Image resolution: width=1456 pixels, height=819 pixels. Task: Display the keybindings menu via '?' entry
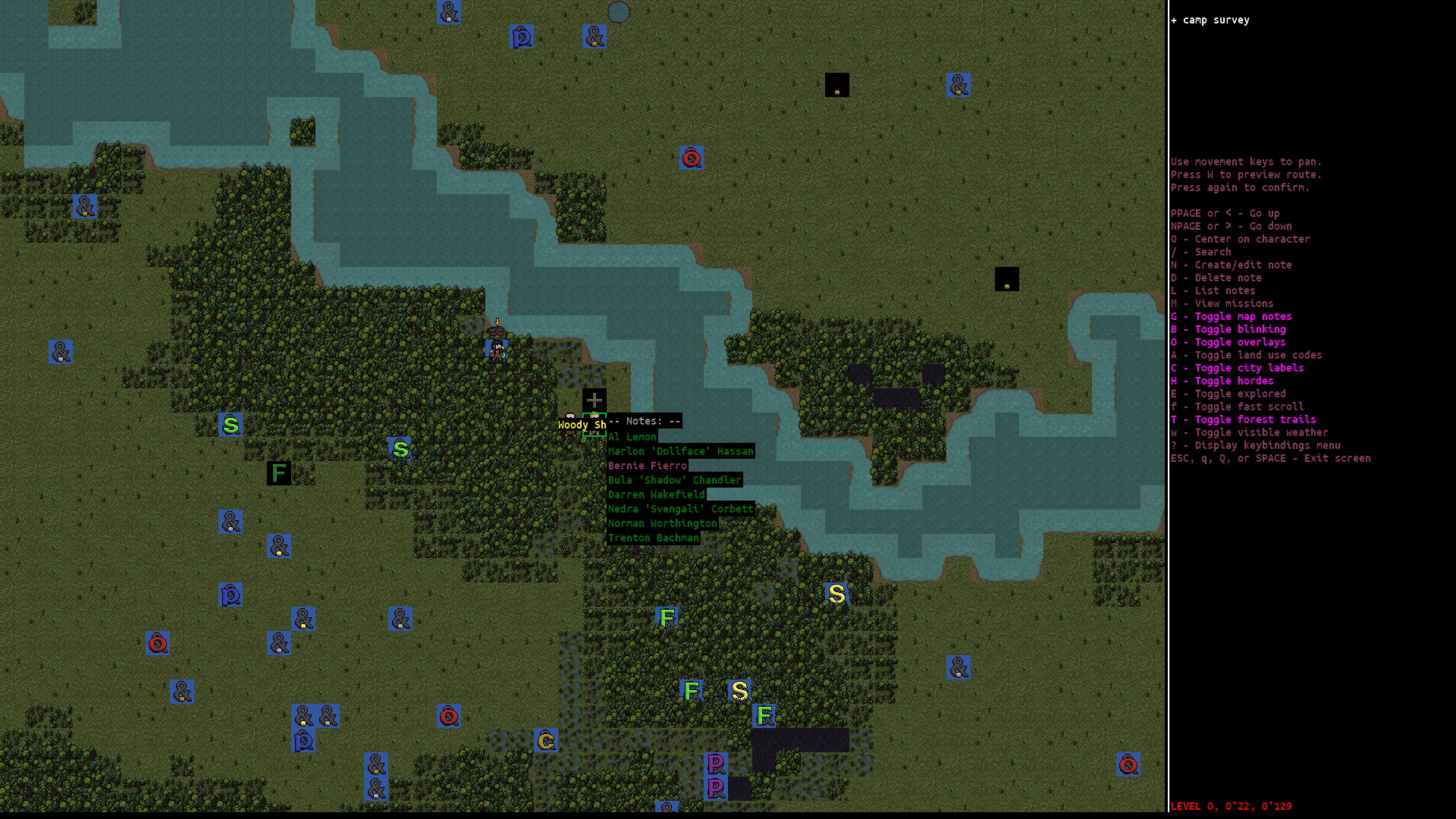click(x=1256, y=445)
